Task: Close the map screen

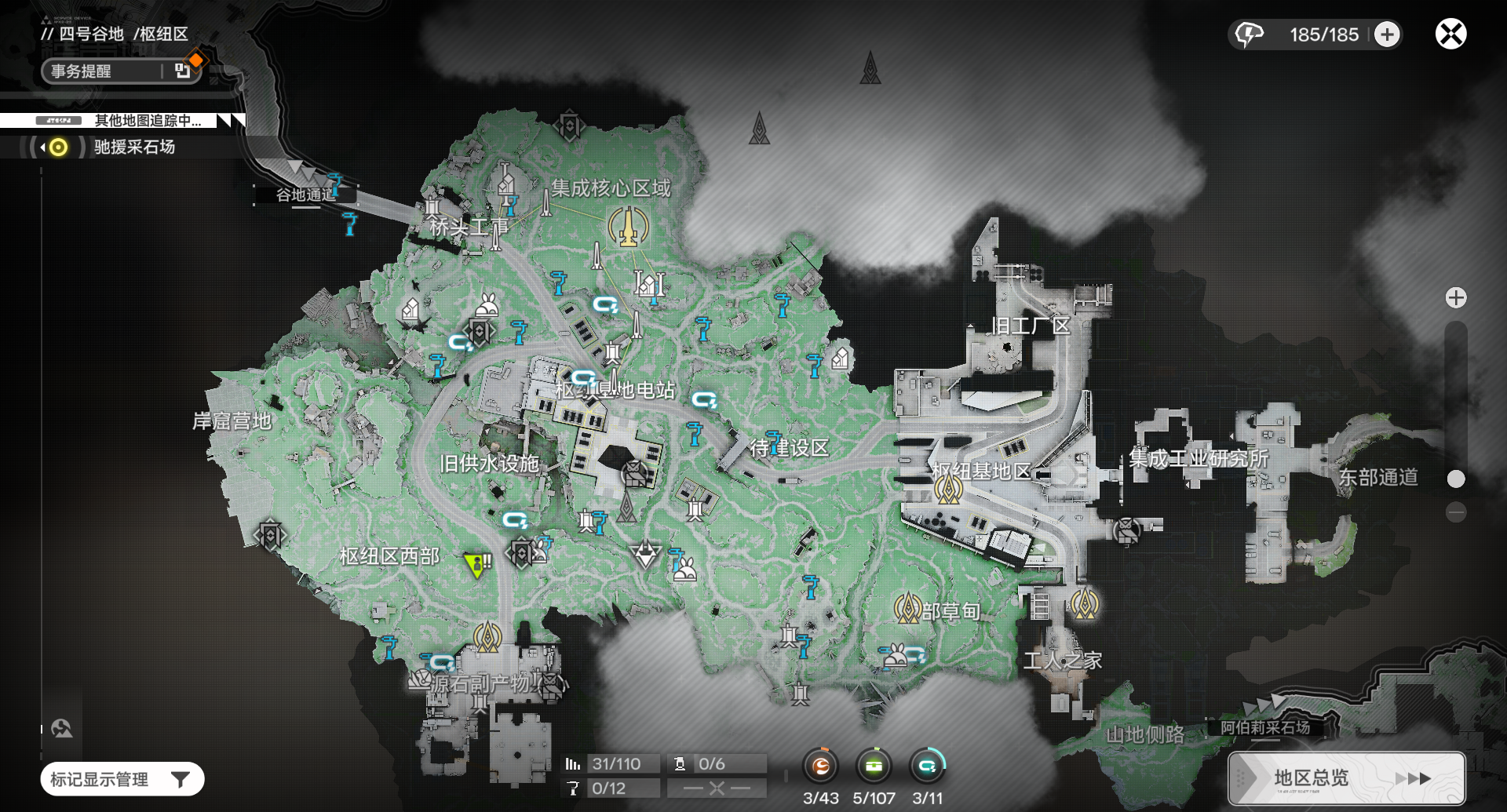Action: tap(1450, 35)
